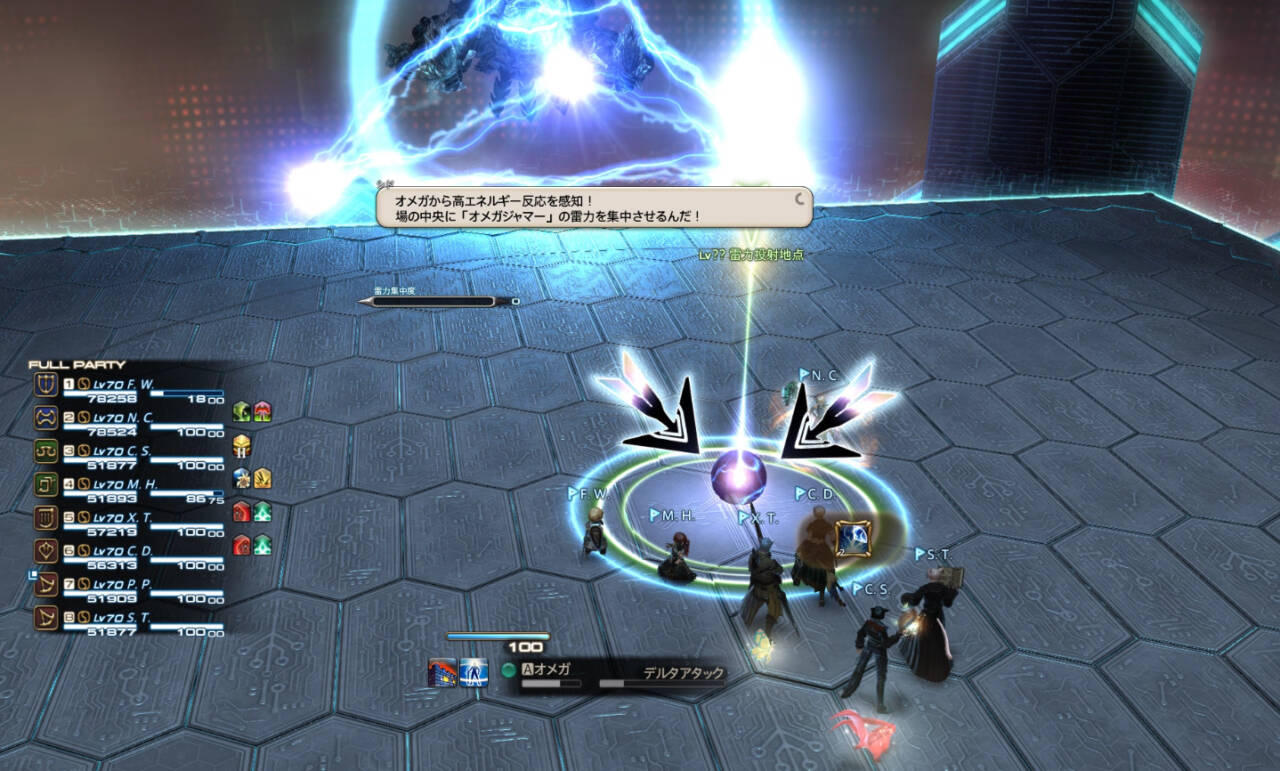The height and width of the screenshot is (771, 1280).
Task: Inspect the blue glowing figure status icon
Action: (474, 673)
